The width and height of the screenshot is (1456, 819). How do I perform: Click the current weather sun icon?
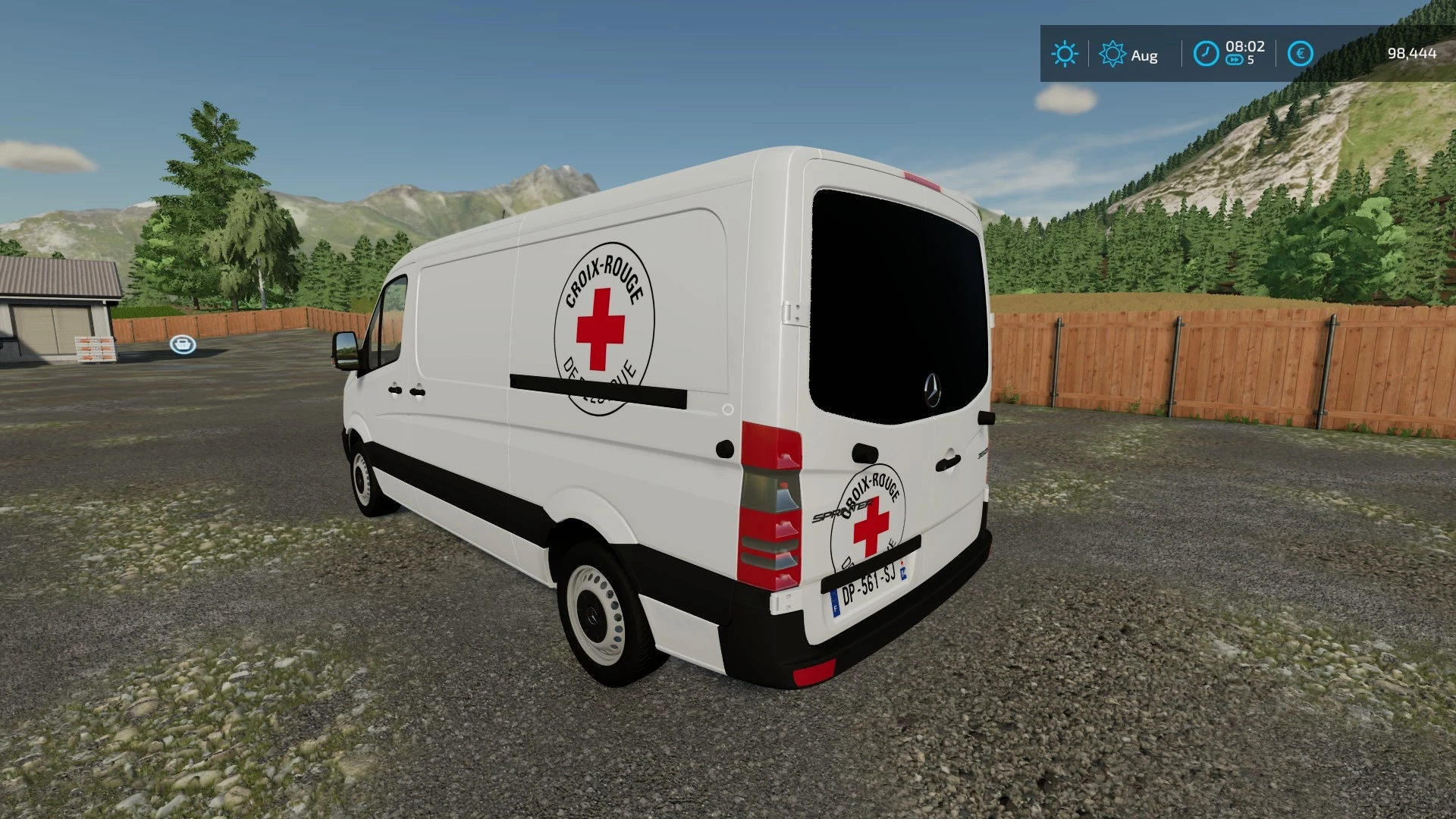tap(1065, 54)
